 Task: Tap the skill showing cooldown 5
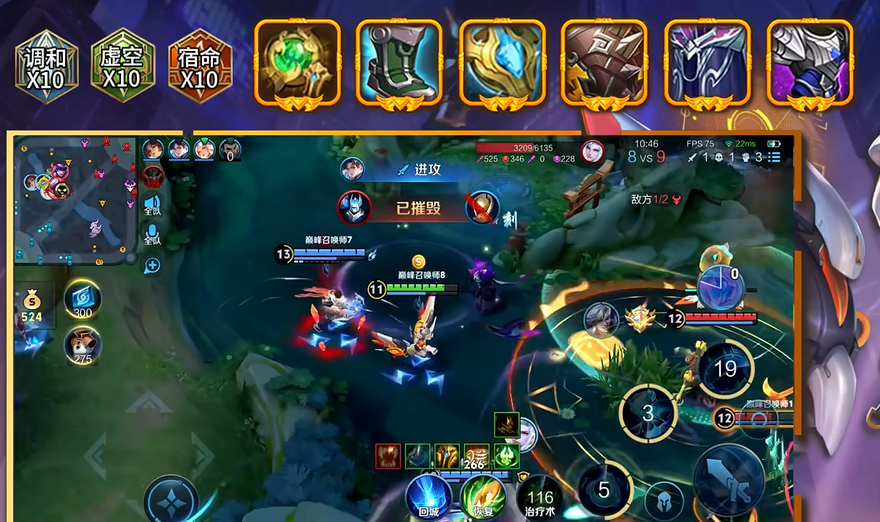[603, 489]
